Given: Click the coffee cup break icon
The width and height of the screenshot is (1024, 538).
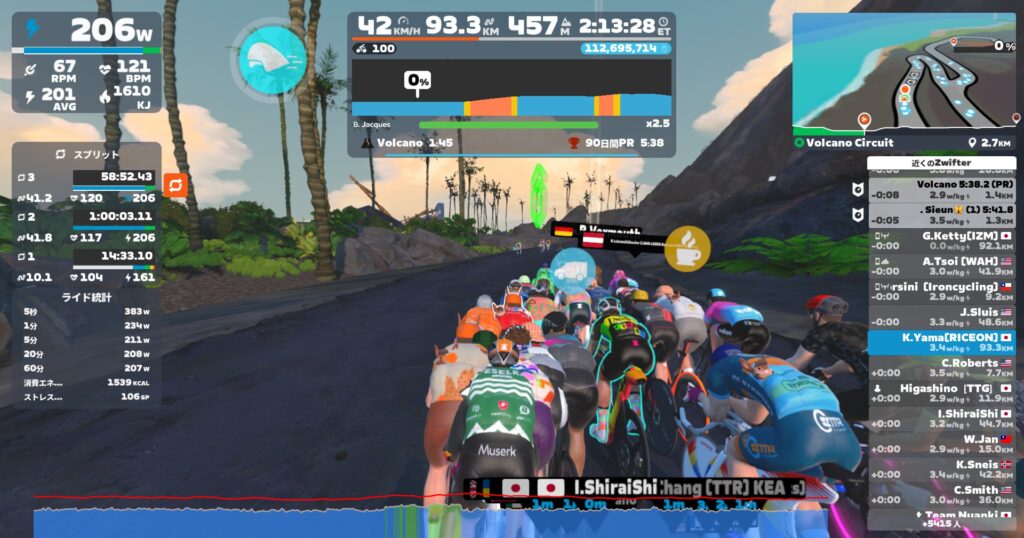Looking at the screenshot, I should click(687, 247).
